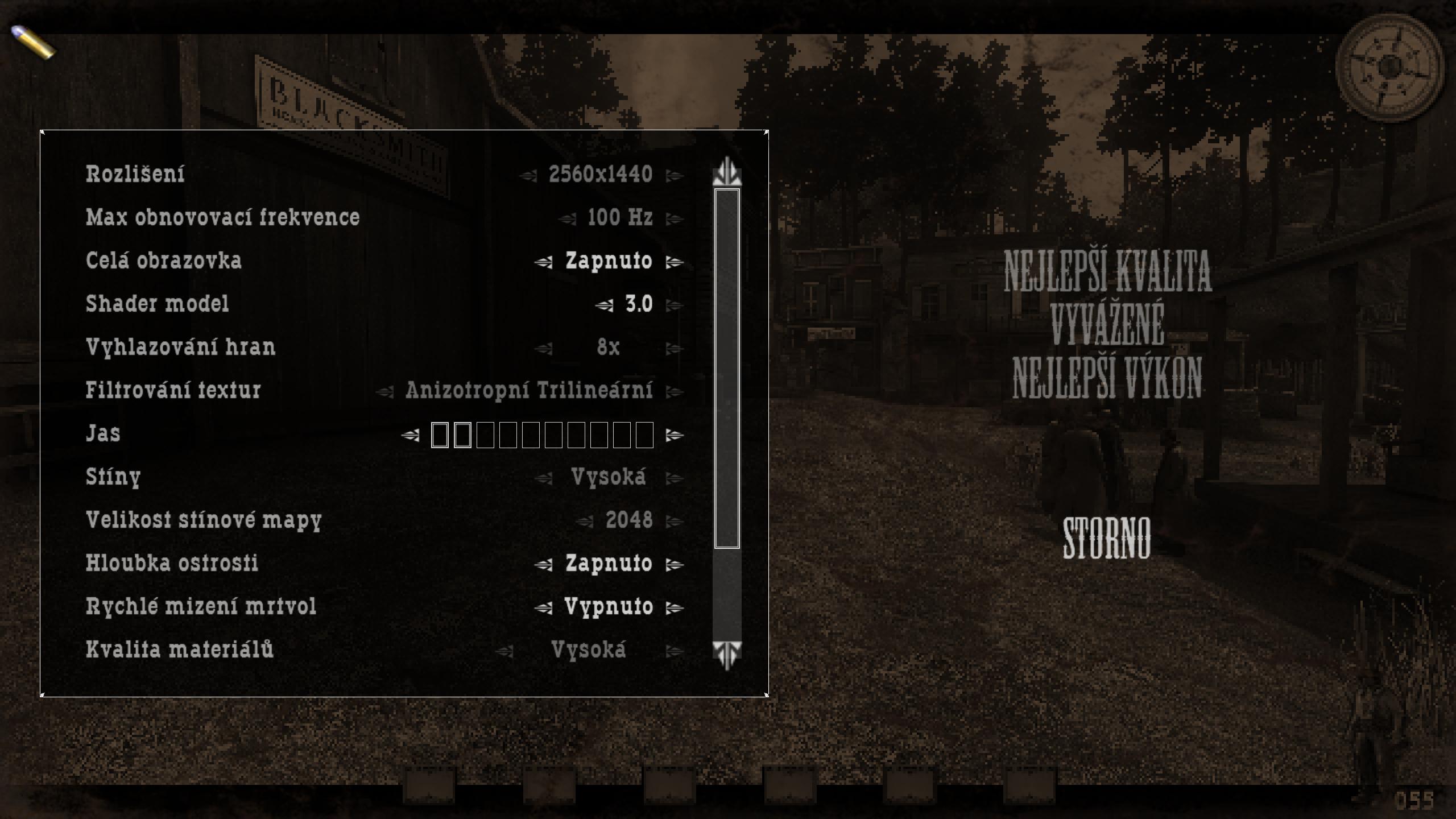The width and height of the screenshot is (1456, 819).
Task: Decrease Rozlišení with the left arrow
Action: (x=528, y=176)
